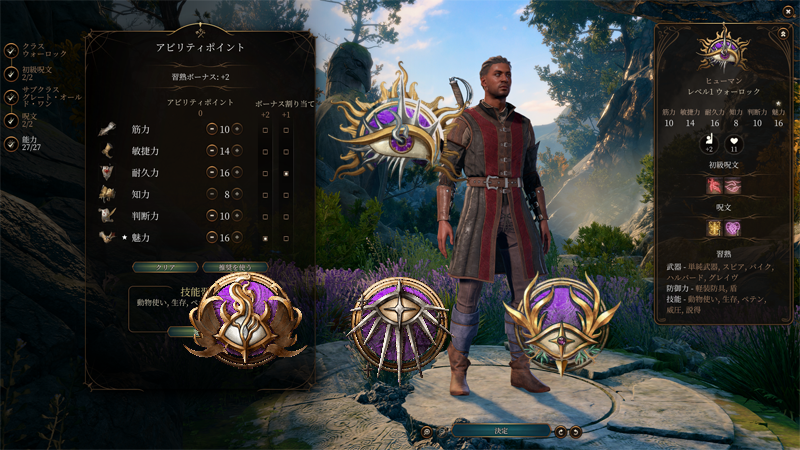The width and height of the screenshot is (800, 450).
Task: Decrease 筋力 (Strength) with minus button
Action: (212, 129)
